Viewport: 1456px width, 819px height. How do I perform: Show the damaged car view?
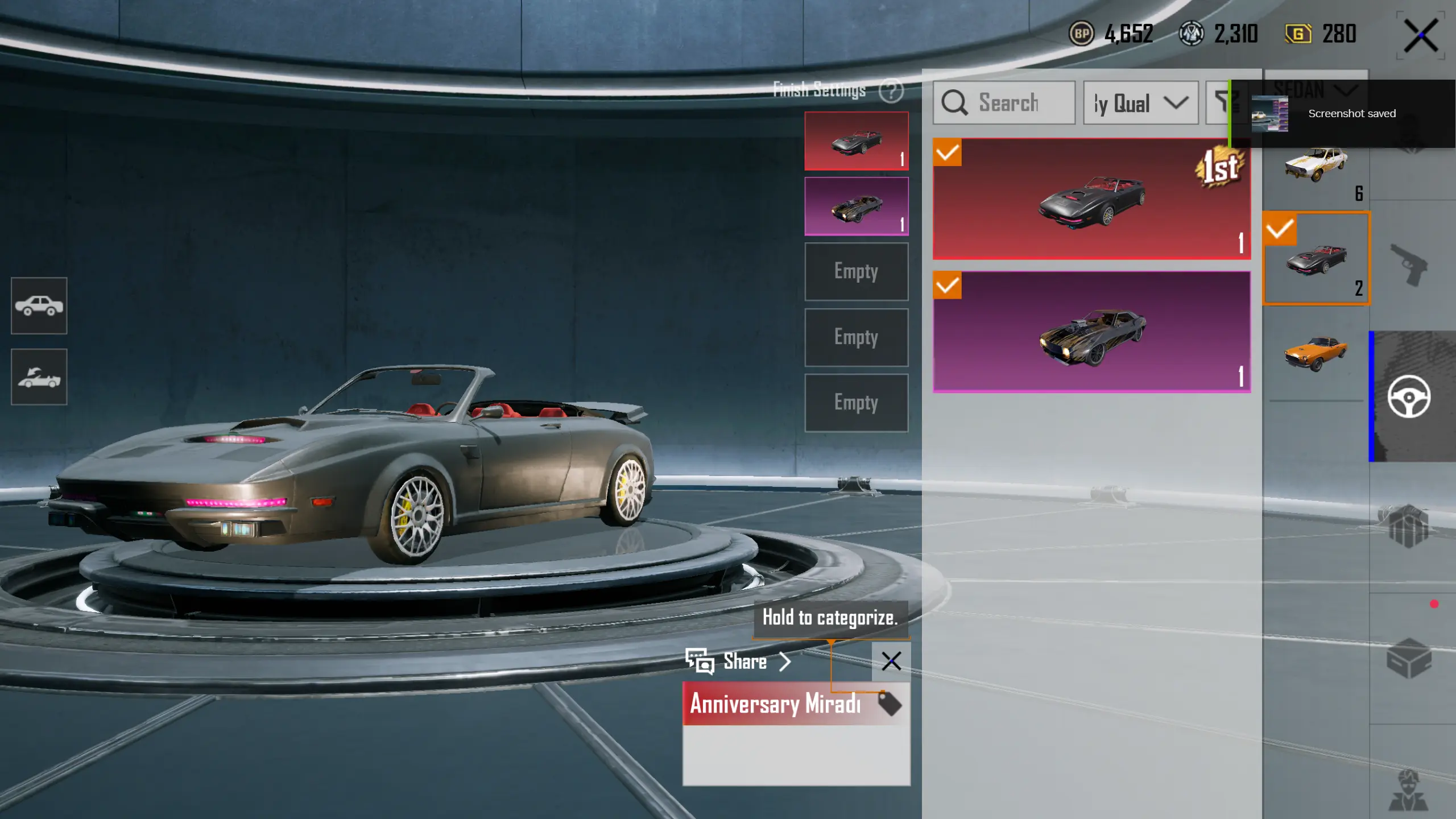pos(39,377)
